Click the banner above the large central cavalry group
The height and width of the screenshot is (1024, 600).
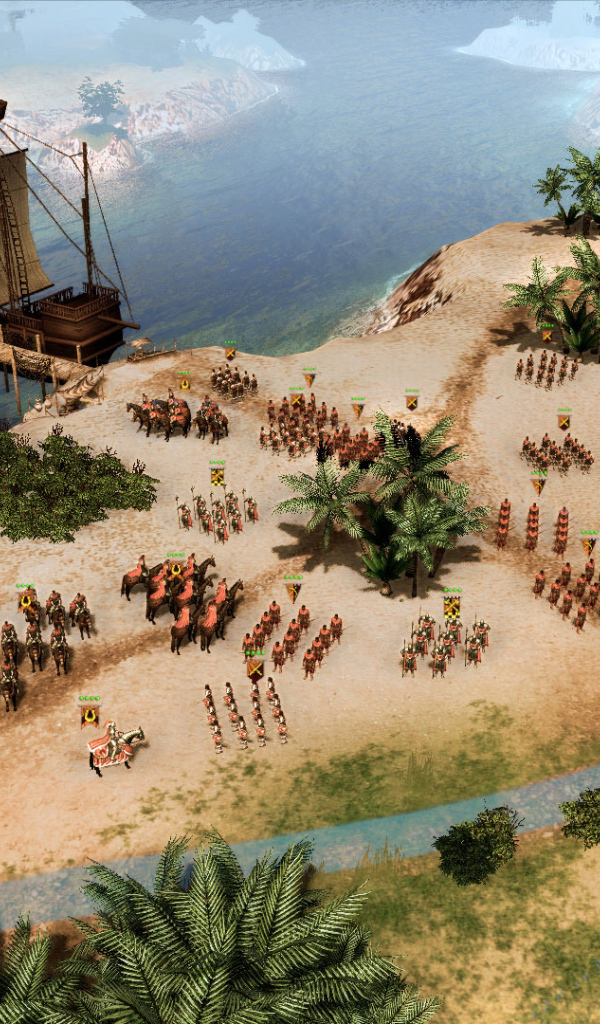pyautogui.click(x=176, y=569)
